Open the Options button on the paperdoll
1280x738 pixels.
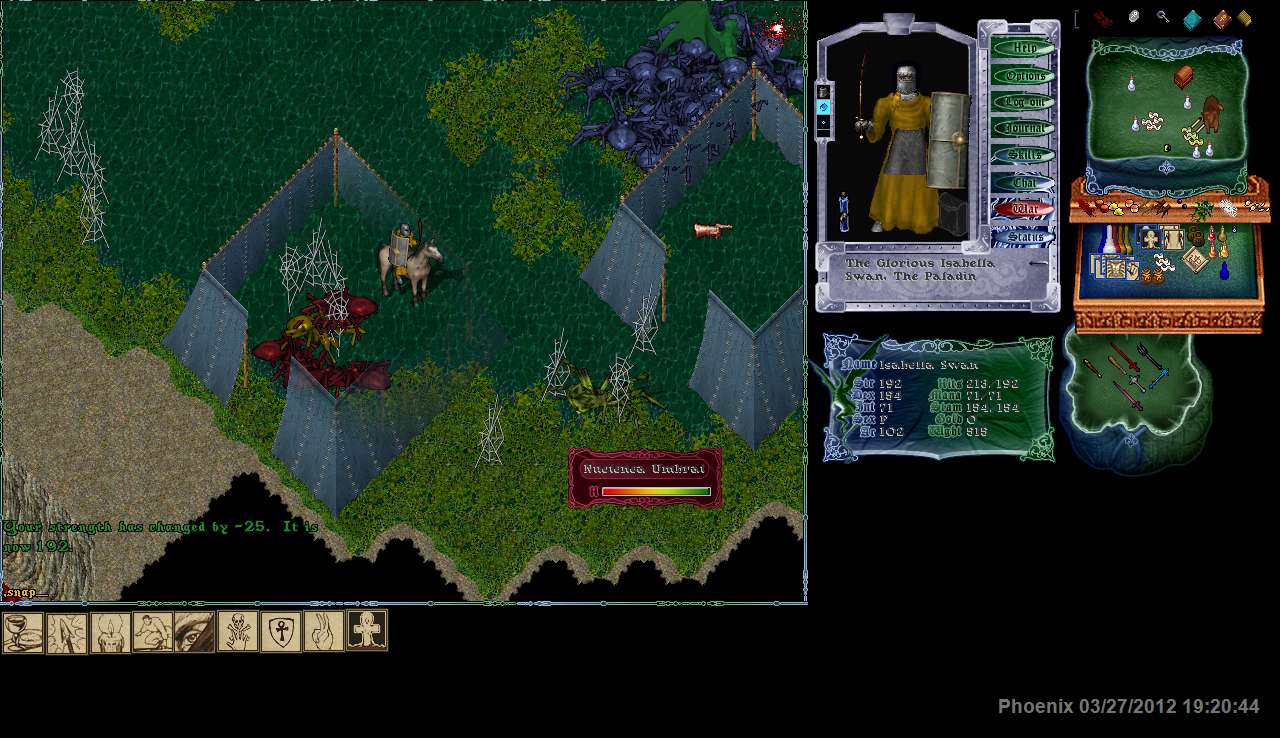tap(1023, 75)
